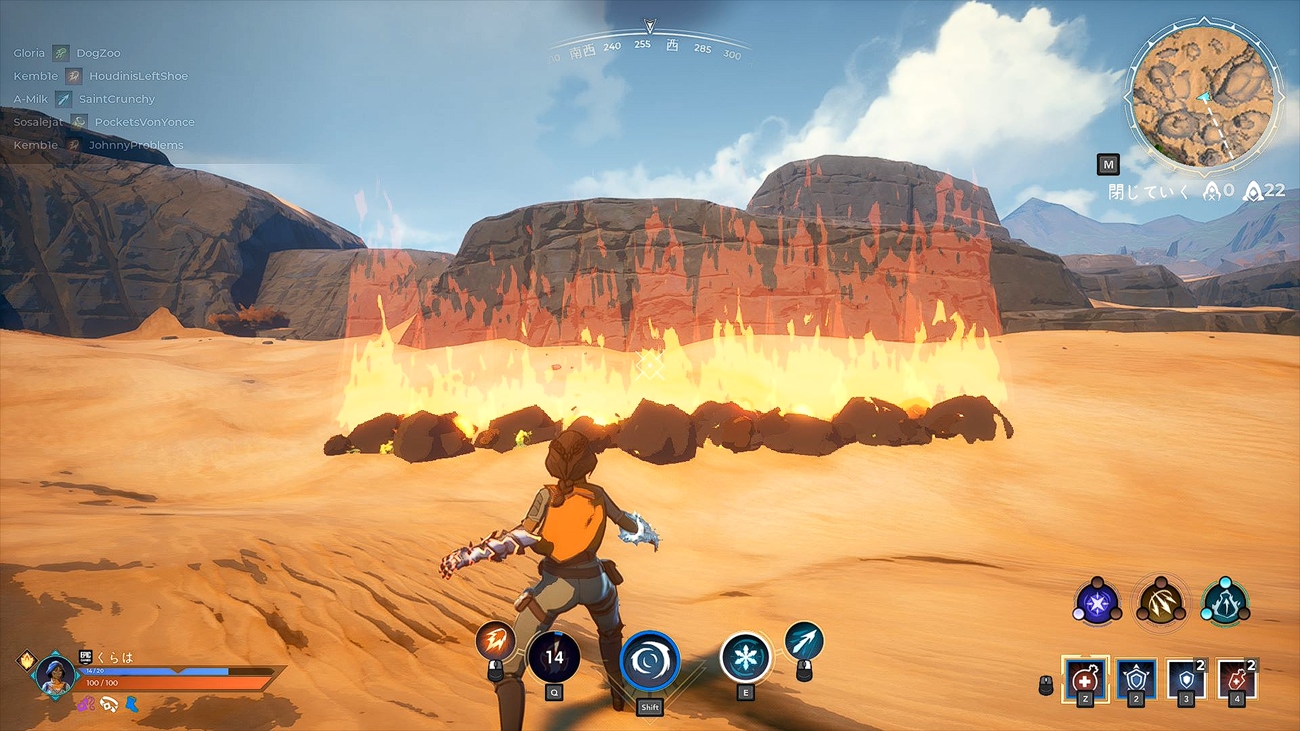Toggle the minimap with the M key button
Screen dimensions: 1300x731
pyautogui.click(x=1110, y=164)
